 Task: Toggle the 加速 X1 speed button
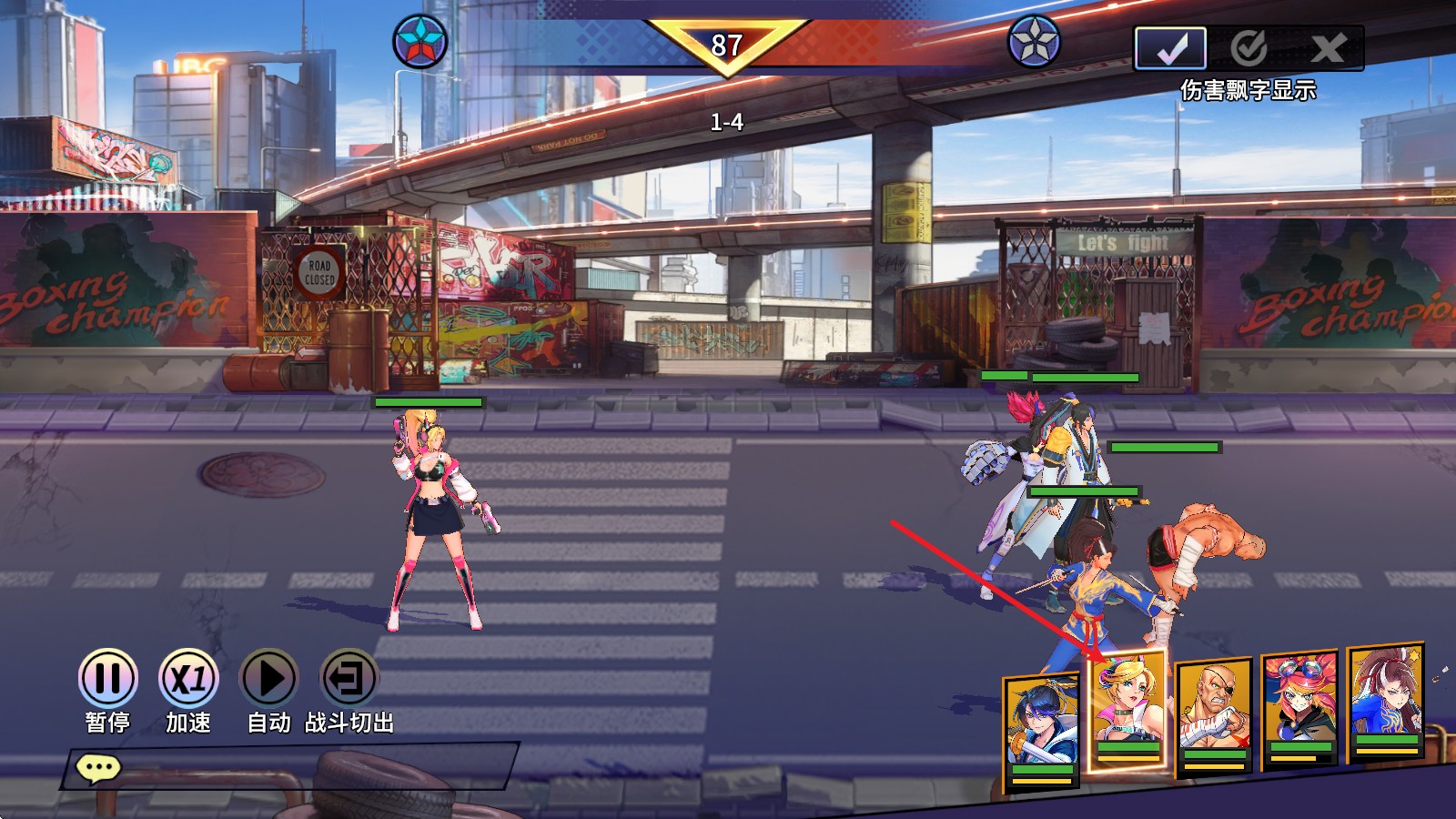point(188,679)
